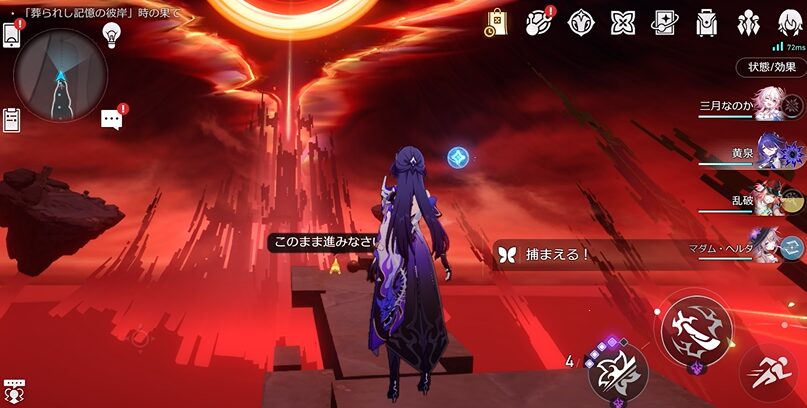Open the three-figure team setup icon

click(748, 22)
